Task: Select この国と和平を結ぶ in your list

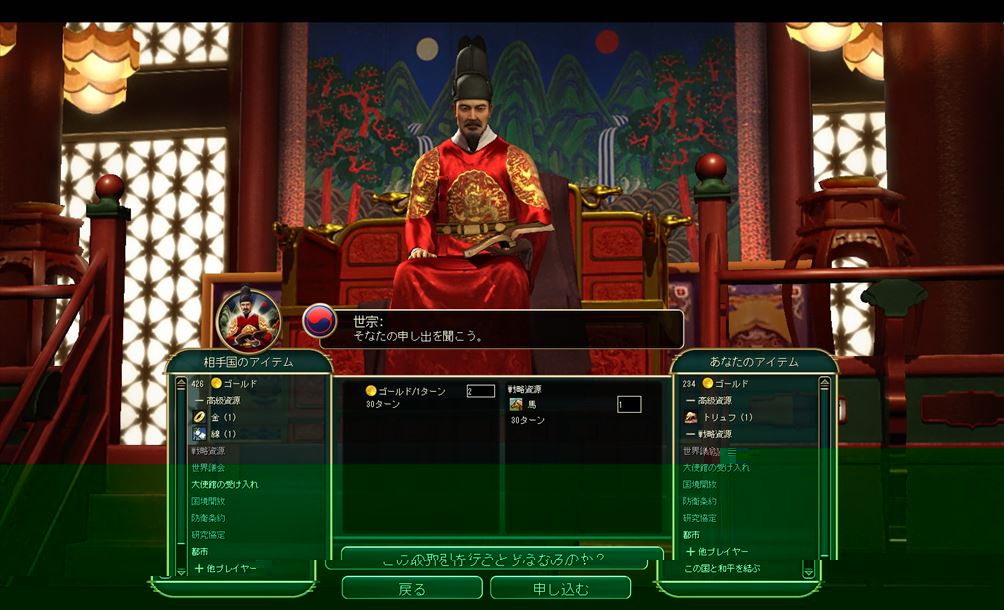Action: coord(722,569)
